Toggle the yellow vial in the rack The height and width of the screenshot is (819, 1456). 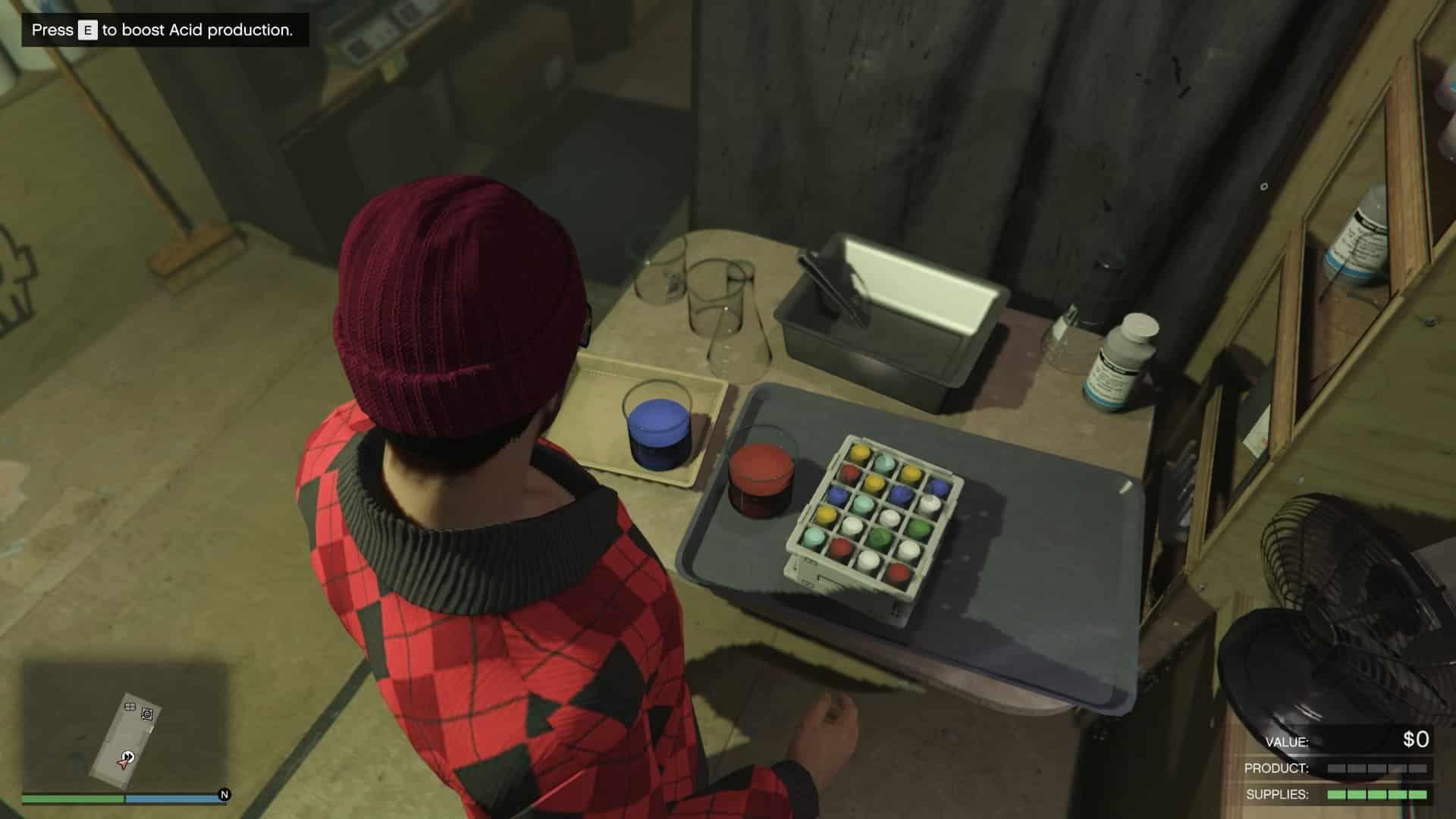[859, 451]
